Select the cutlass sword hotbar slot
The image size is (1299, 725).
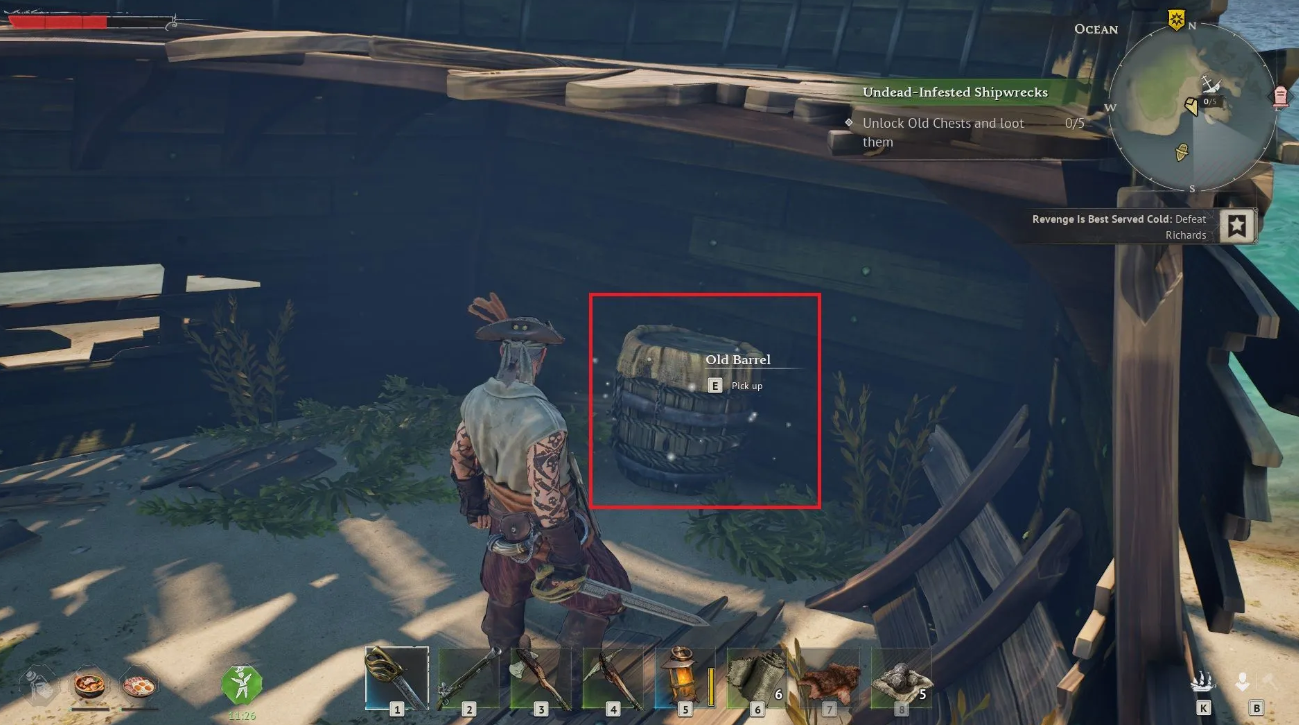[x=396, y=677]
